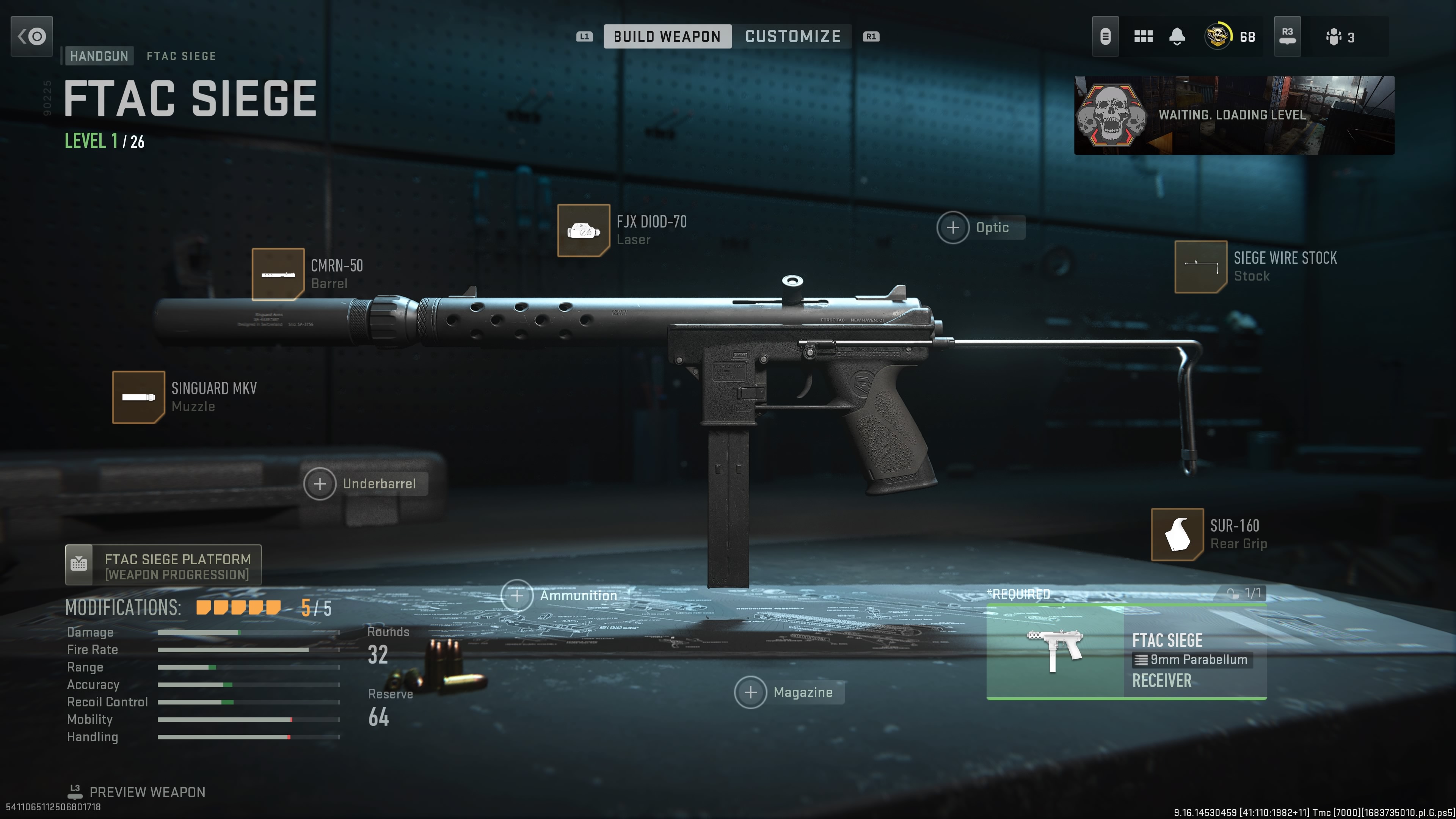Add an Ammunition attachment
This screenshot has width=1456, height=819.
[x=516, y=596]
